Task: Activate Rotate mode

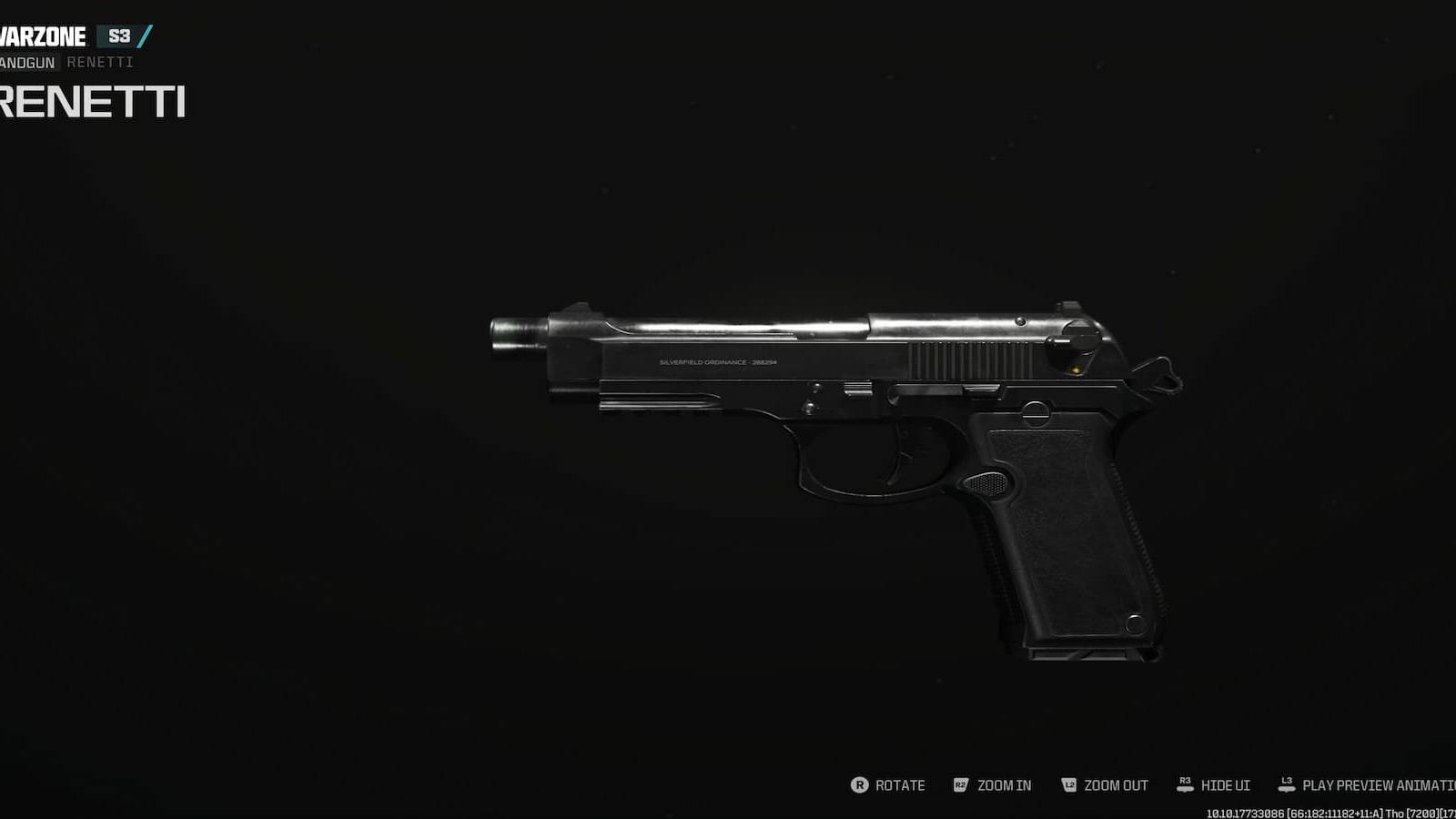Action: coord(898,785)
